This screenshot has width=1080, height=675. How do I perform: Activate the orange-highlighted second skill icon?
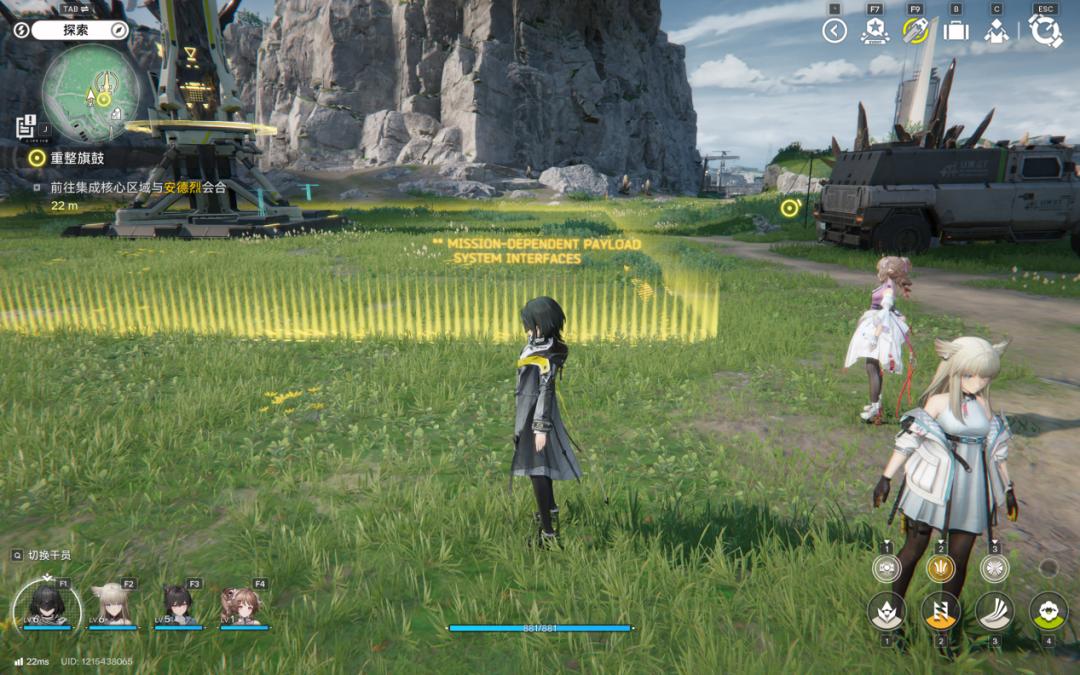(x=940, y=611)
